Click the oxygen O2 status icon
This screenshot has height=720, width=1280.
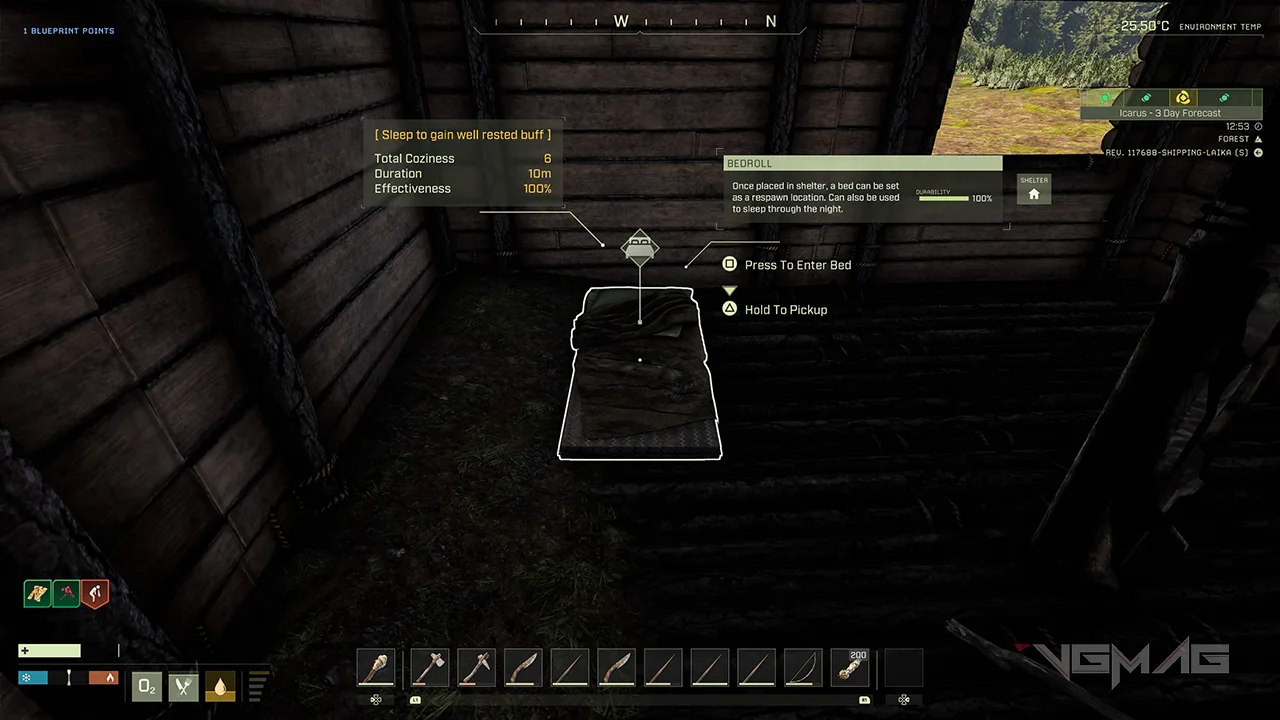(147, 686)
